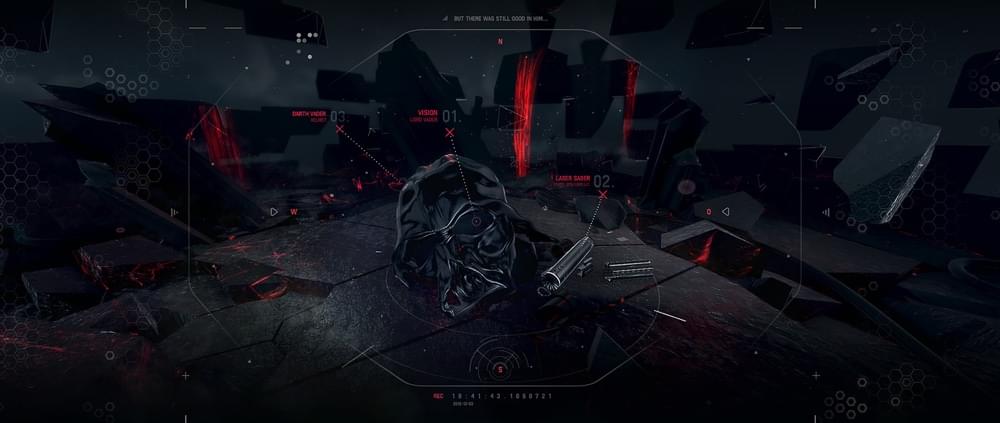1000x423 pixels.
Task: Select the 03 Darth Vader helmet marker
Action: pos(339,130)
